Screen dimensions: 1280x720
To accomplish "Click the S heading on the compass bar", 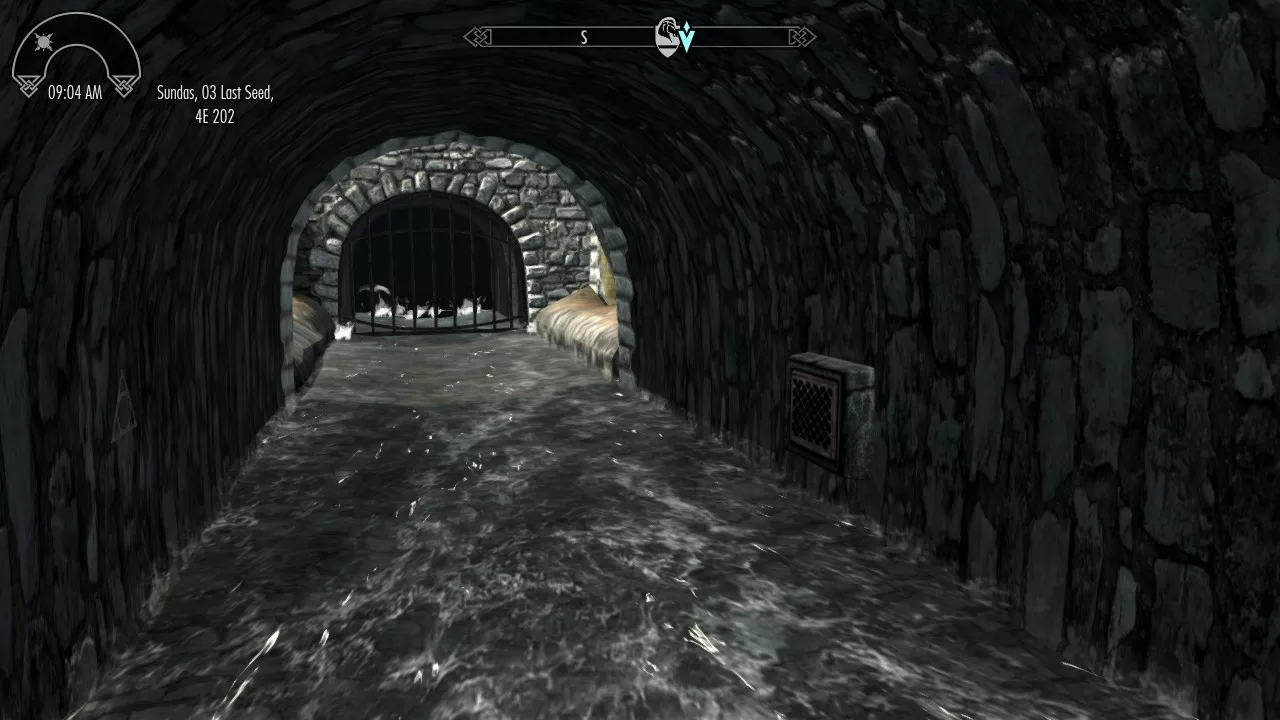I will click(x=584, y=37).
